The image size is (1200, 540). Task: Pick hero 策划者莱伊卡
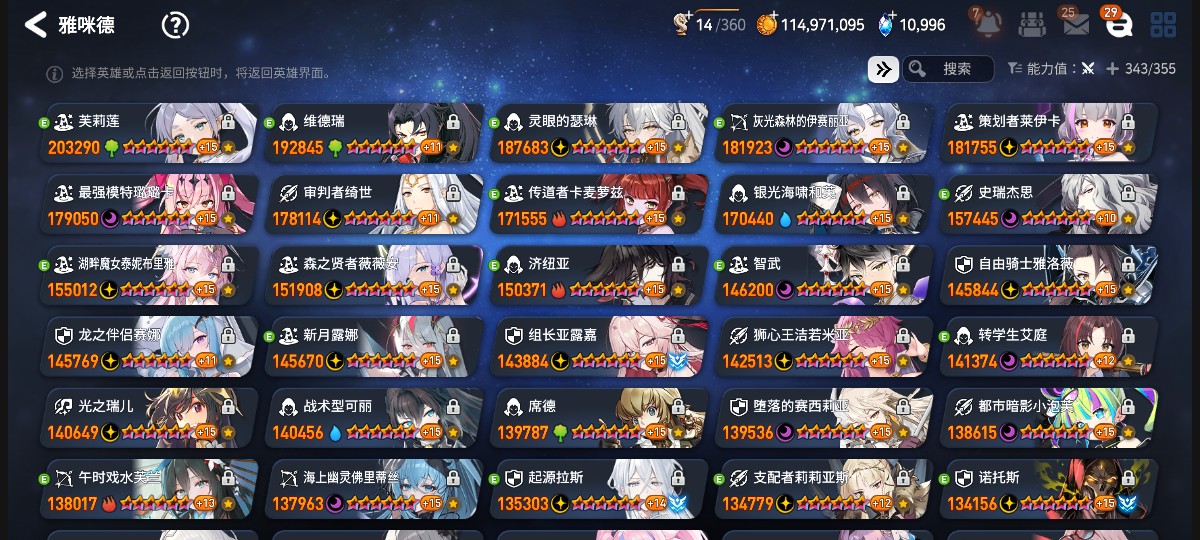coord(1050,134)
